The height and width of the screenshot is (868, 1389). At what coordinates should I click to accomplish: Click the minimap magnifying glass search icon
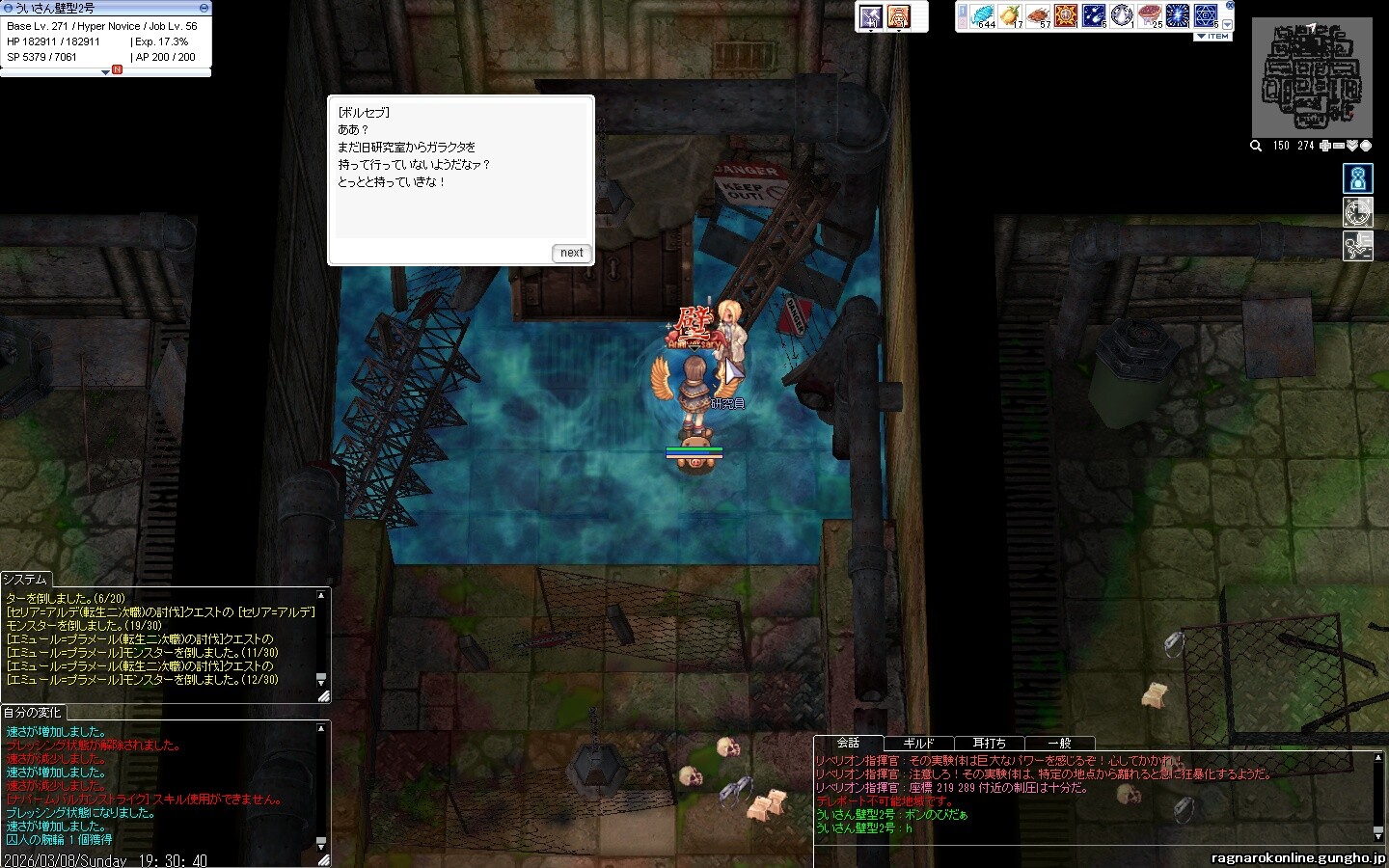point(1256,146)
